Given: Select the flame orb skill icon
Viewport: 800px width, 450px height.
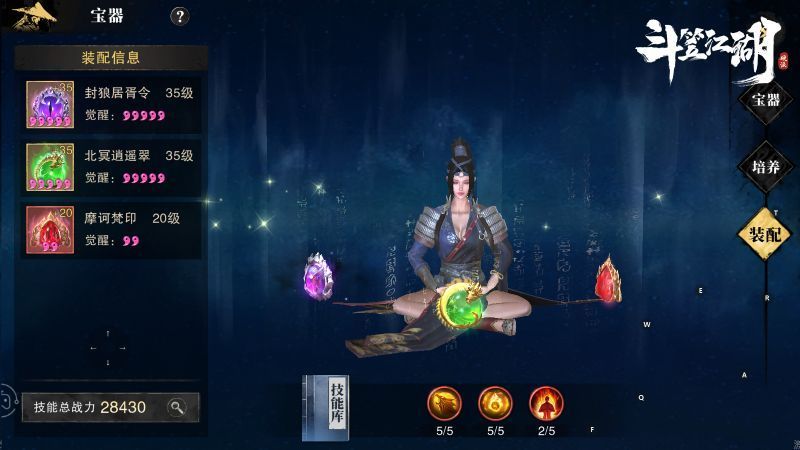Looking at the screenshot, I should click(495, 402).
